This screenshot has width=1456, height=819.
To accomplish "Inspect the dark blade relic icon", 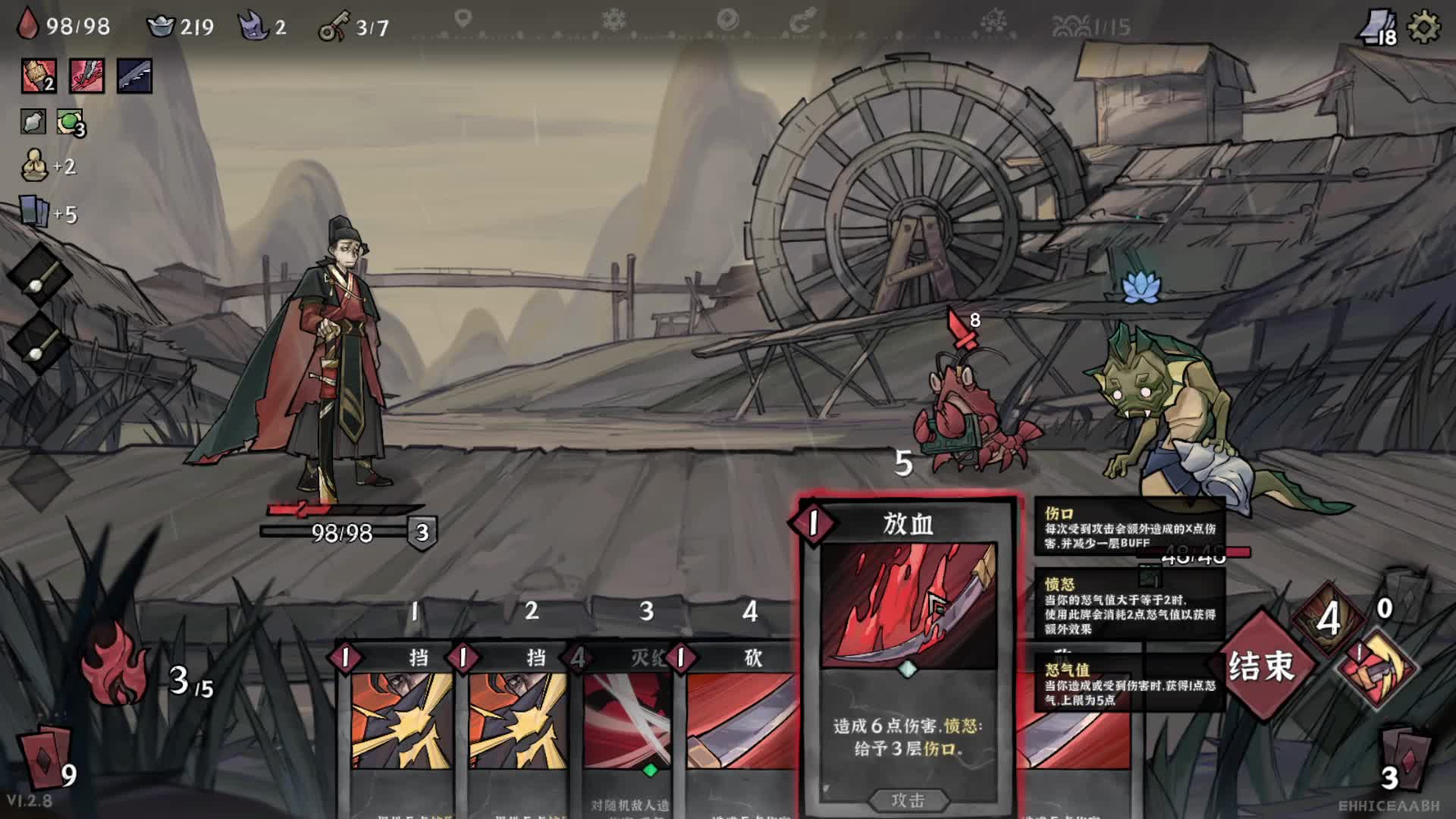I will 134,76.
